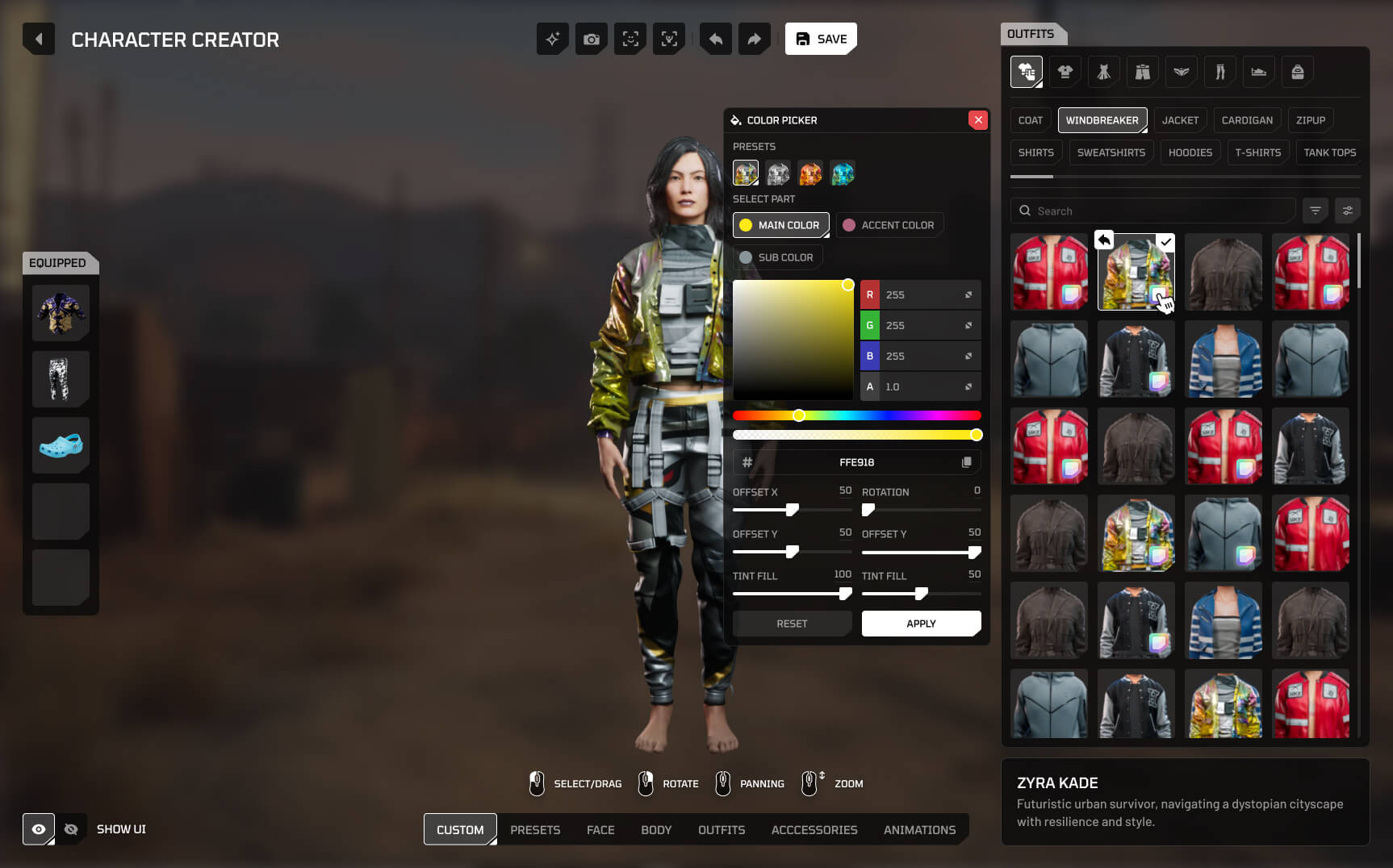Image resolution: width=1393 pixels, height=868 pixels.
Task: Click the outfit Search field
Action: [1154, 211]
